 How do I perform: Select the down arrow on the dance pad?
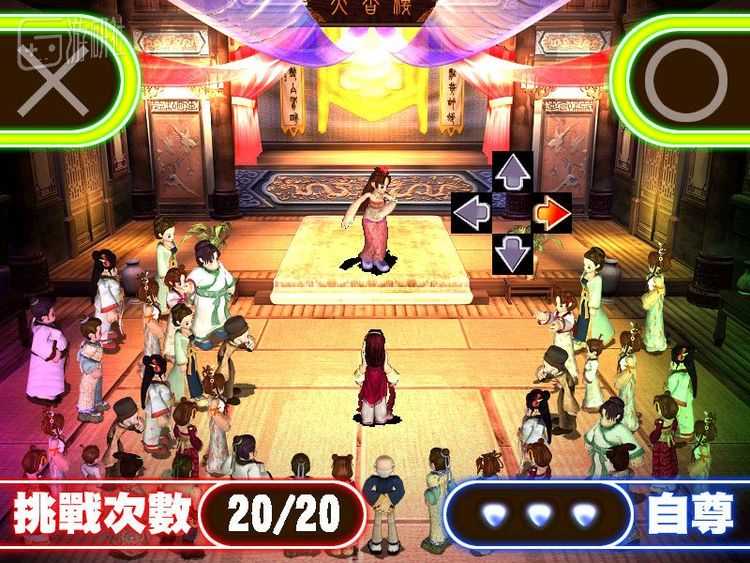pos(512,253)
